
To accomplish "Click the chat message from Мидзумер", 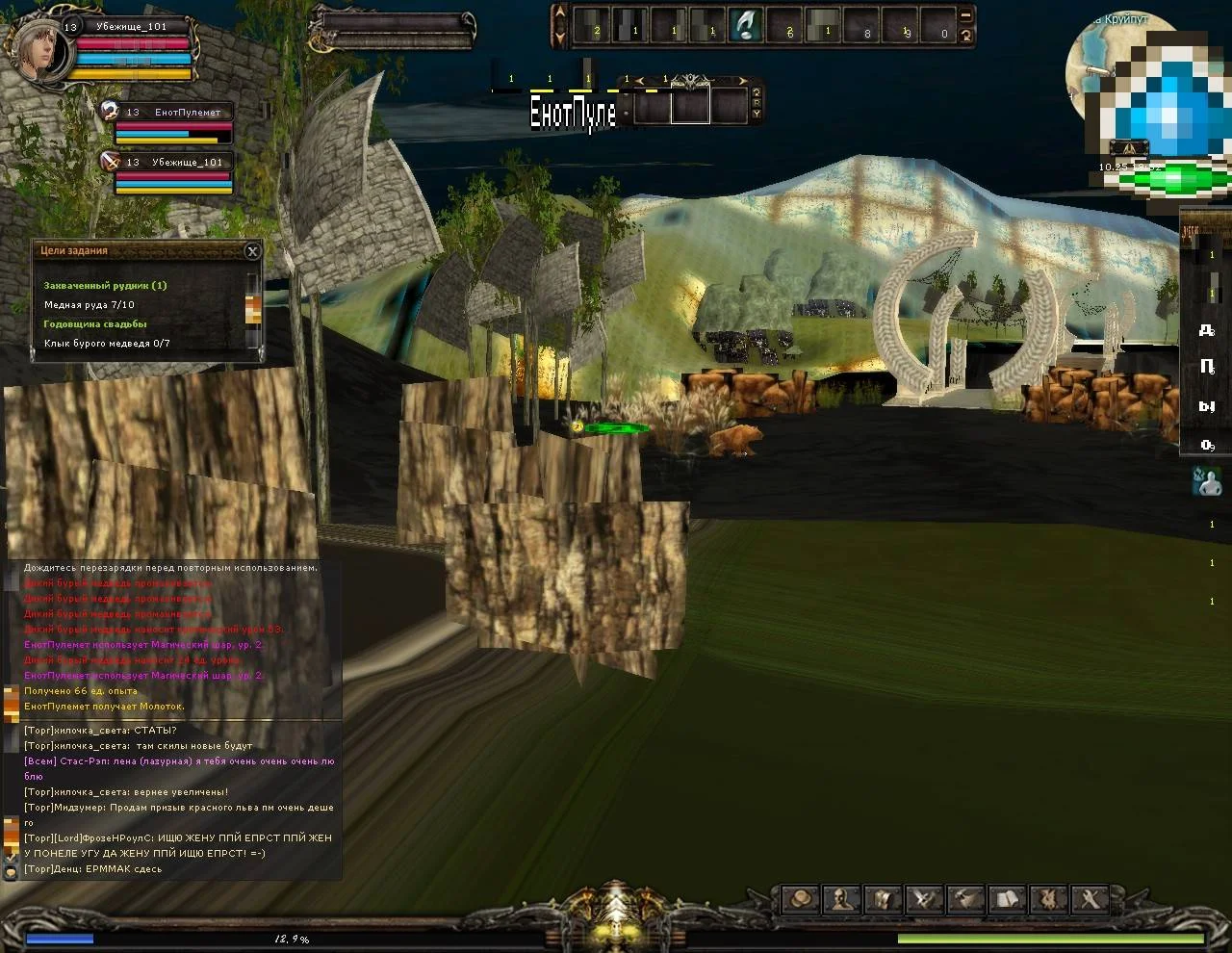I will [178, 808].
